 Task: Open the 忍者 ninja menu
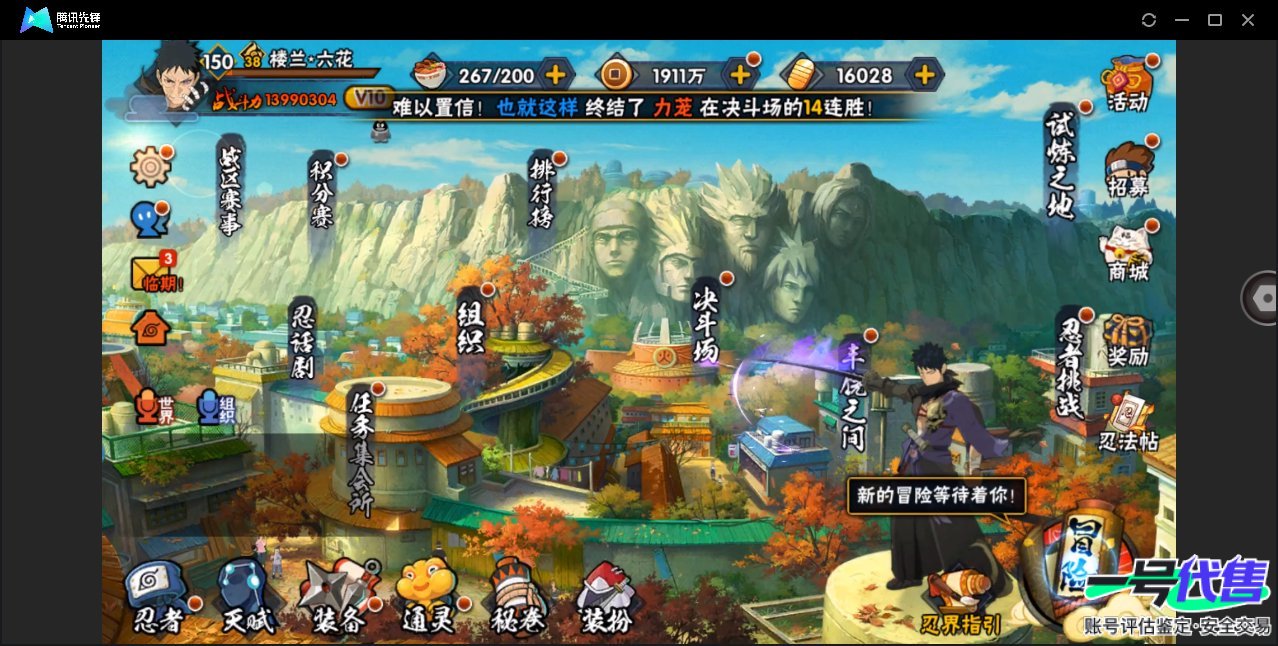tap(159, 598)
